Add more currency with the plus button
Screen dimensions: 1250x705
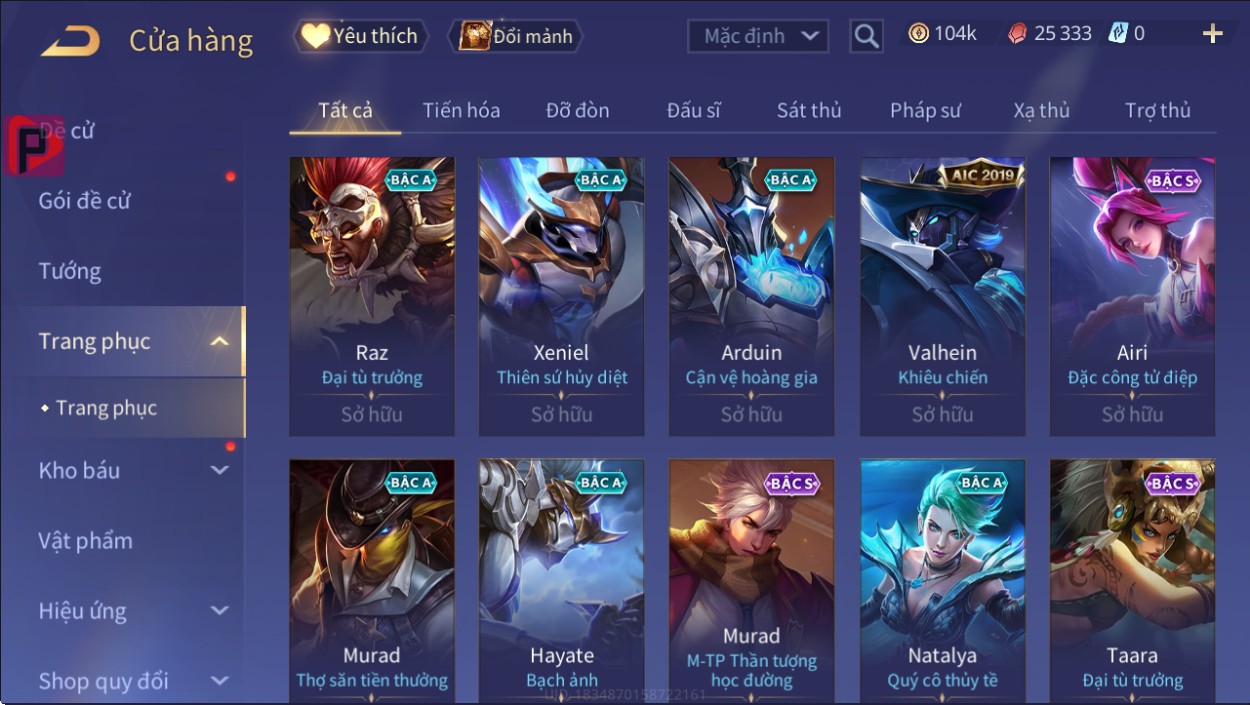1212,35
